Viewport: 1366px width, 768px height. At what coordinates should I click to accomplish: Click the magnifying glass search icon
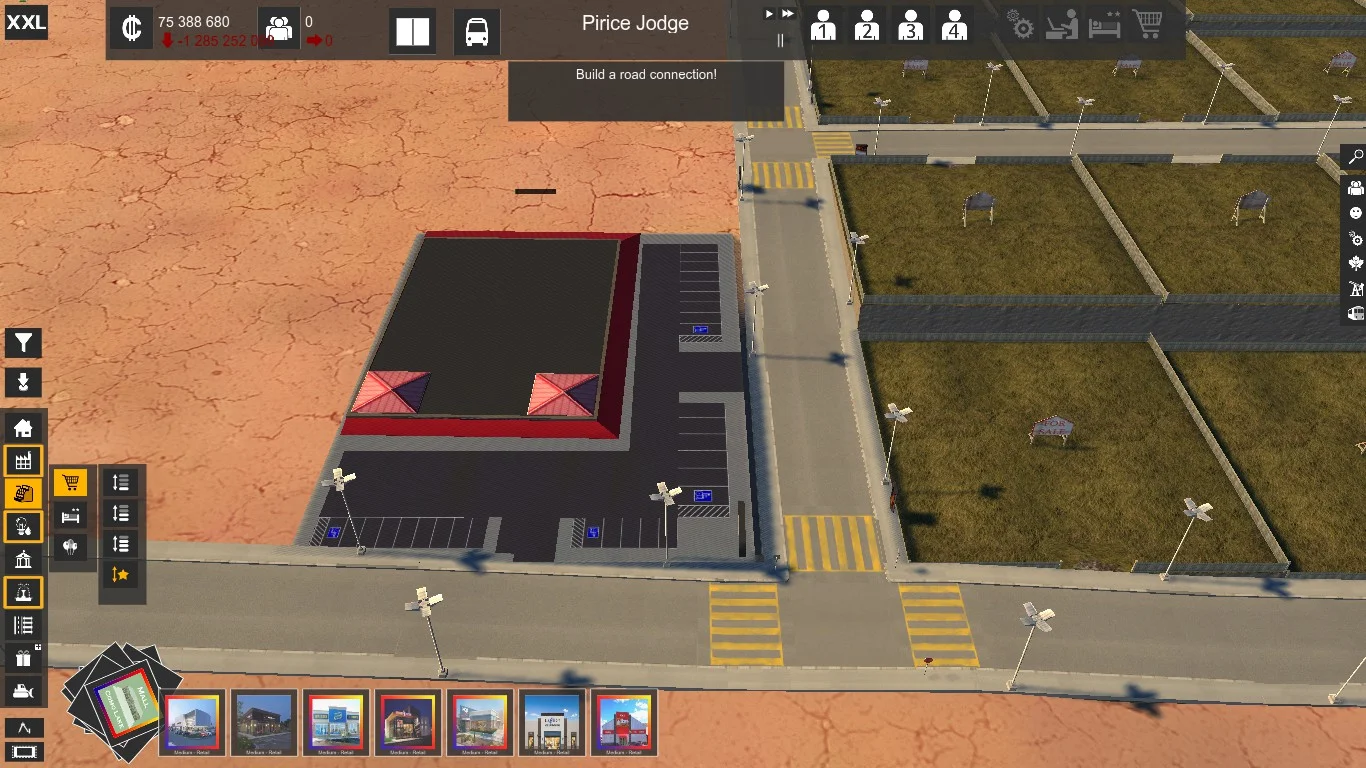coord(1356,157)
